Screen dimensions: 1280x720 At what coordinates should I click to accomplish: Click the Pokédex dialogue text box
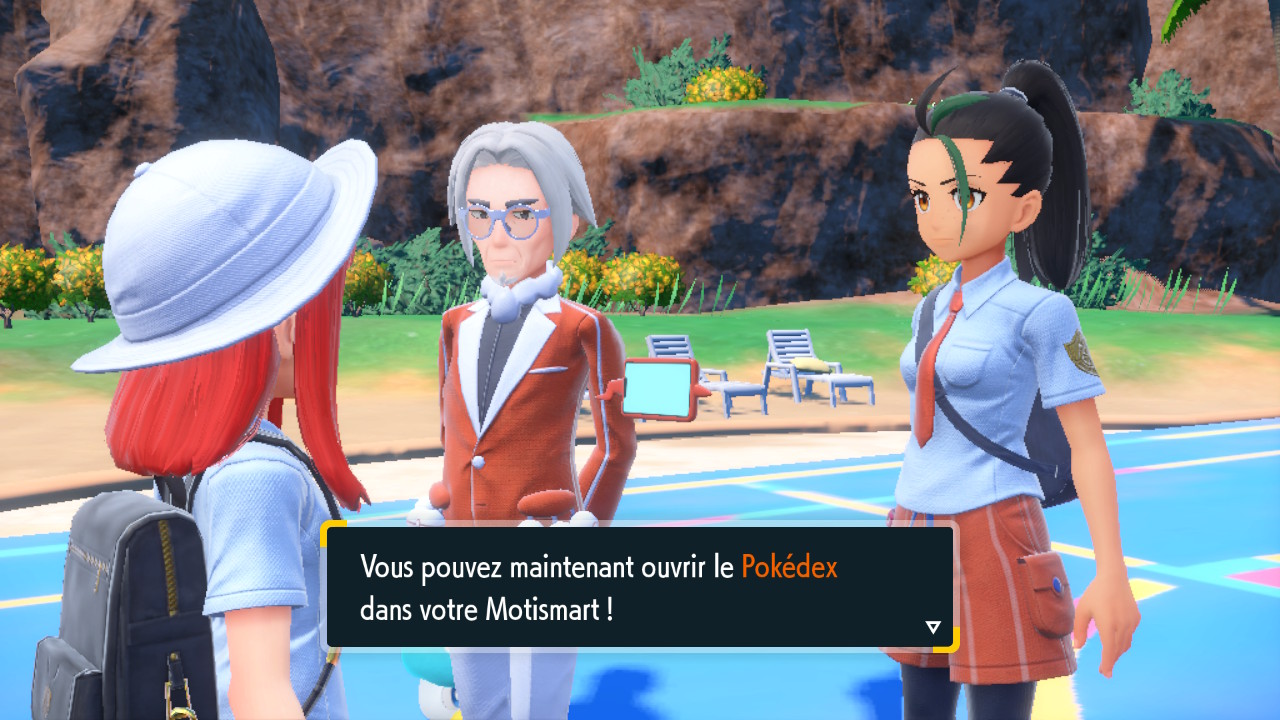tap(640, 587)
